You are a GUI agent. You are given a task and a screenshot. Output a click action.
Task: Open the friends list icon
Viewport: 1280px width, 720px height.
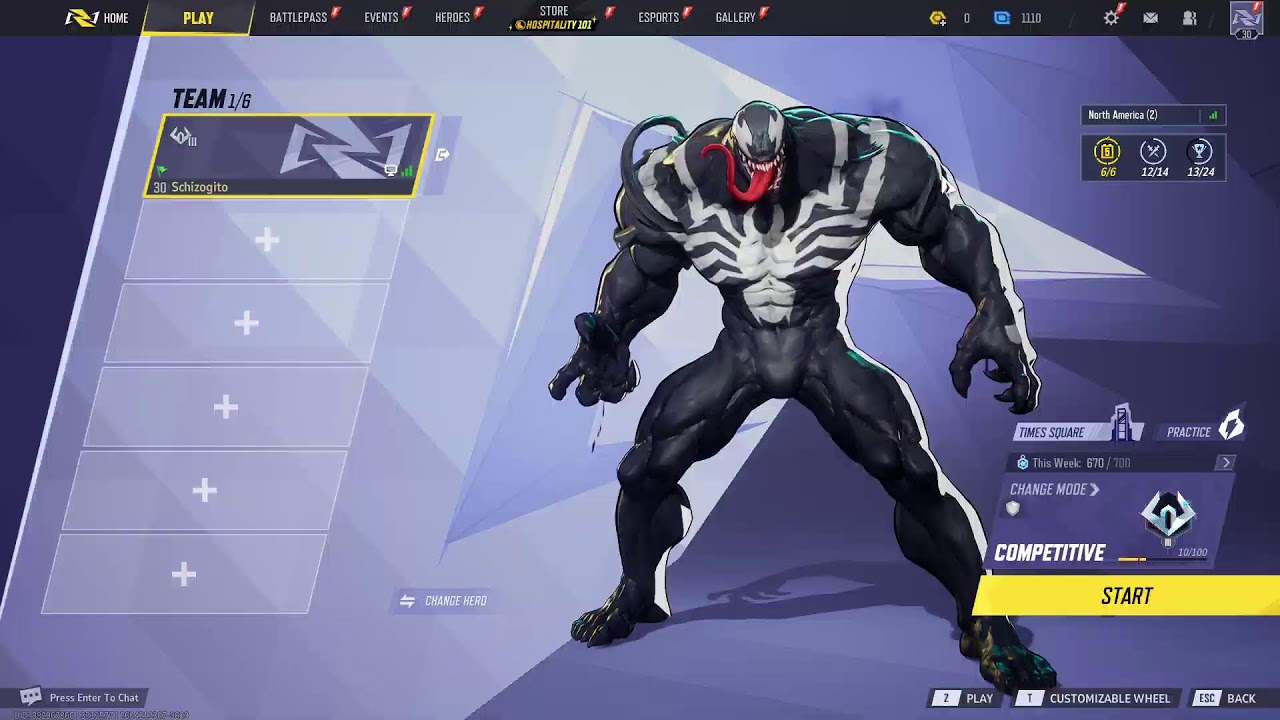(x=1189, y=18)
